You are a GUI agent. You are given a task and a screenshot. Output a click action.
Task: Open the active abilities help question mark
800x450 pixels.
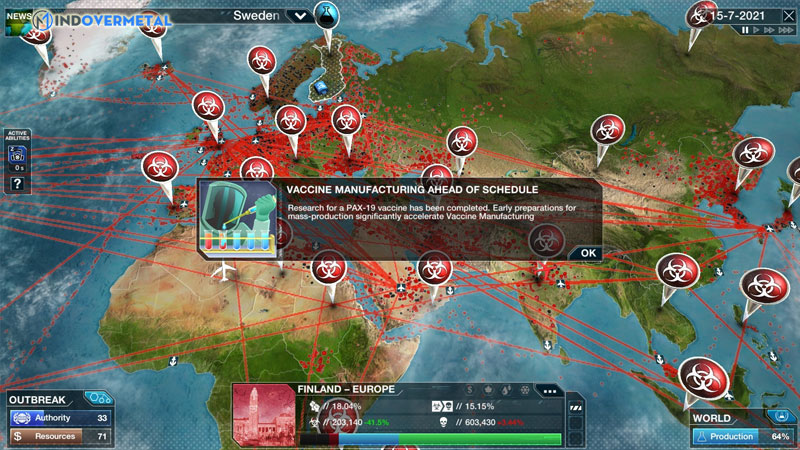coord(17,183)
